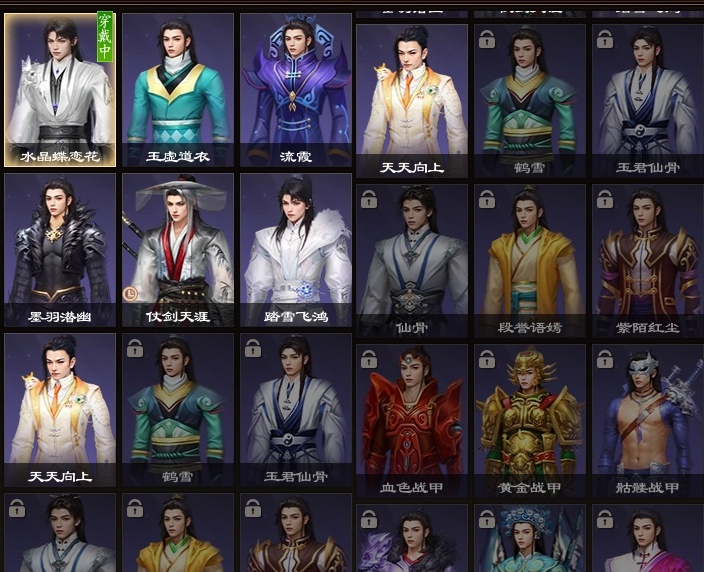Image resolution: width=704 pixels, height=572 pixels.
Task: Select the locked 仙骨 costume tile
Action: (x=412, y=259)
